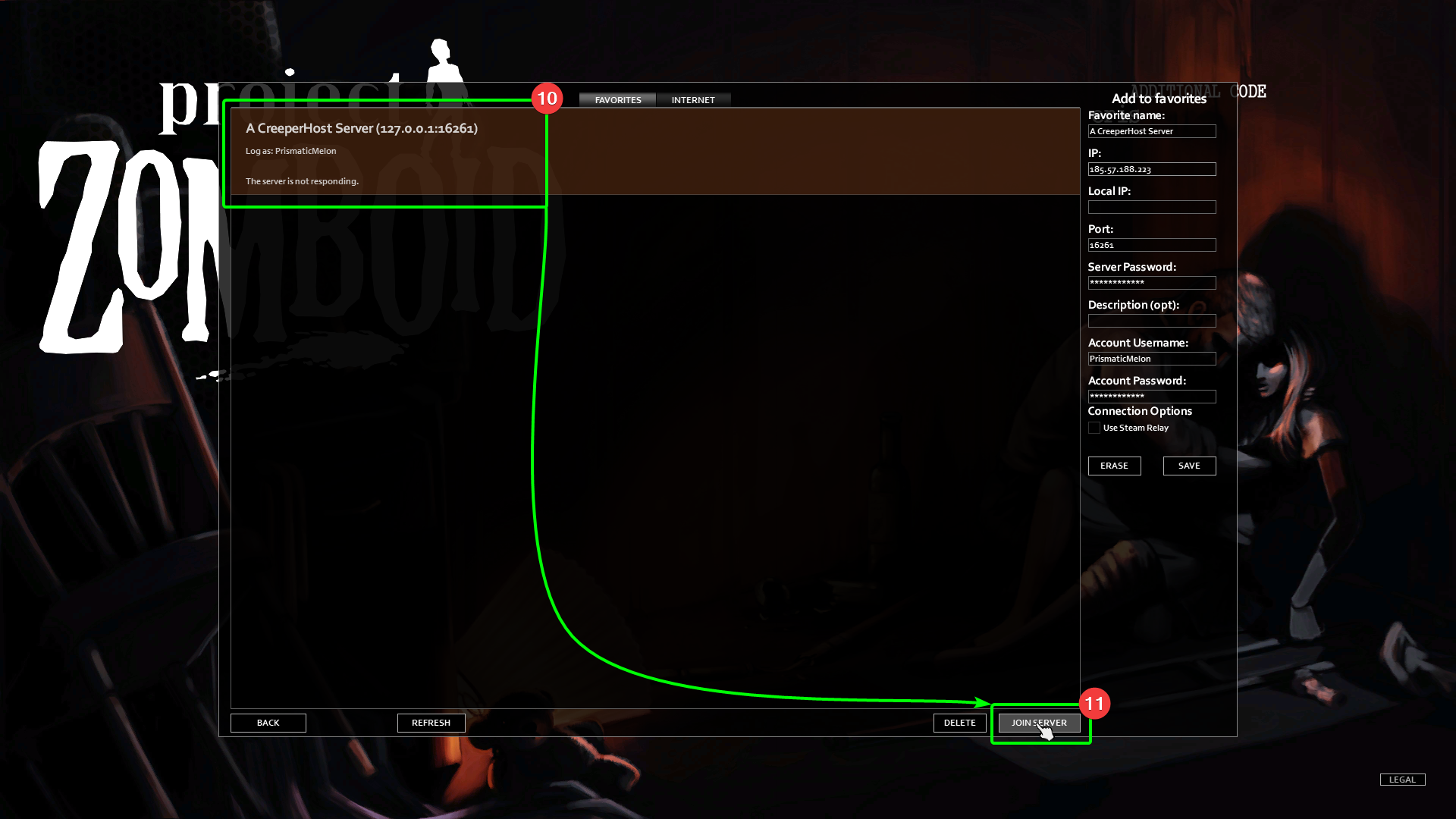Click the Account Password field

[1152, 397]
